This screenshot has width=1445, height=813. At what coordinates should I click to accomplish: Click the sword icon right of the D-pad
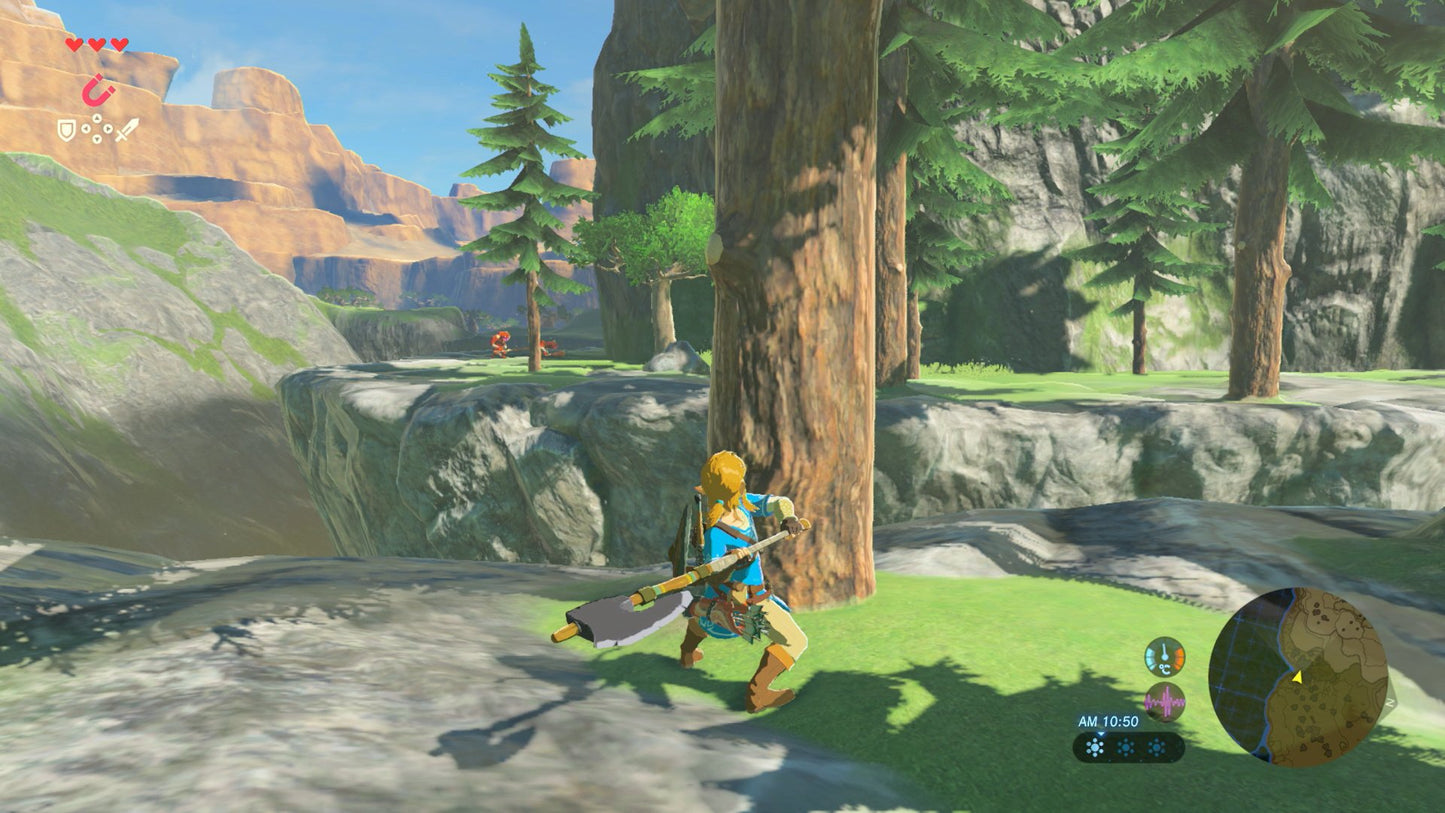127,129
